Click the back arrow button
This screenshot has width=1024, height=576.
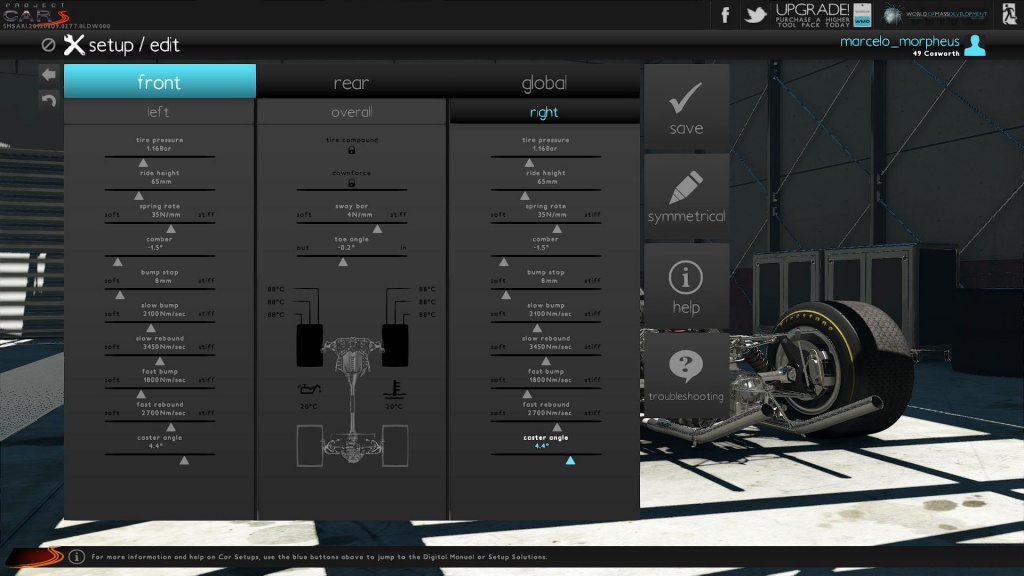pyautogui.click(x=48, y=74)
